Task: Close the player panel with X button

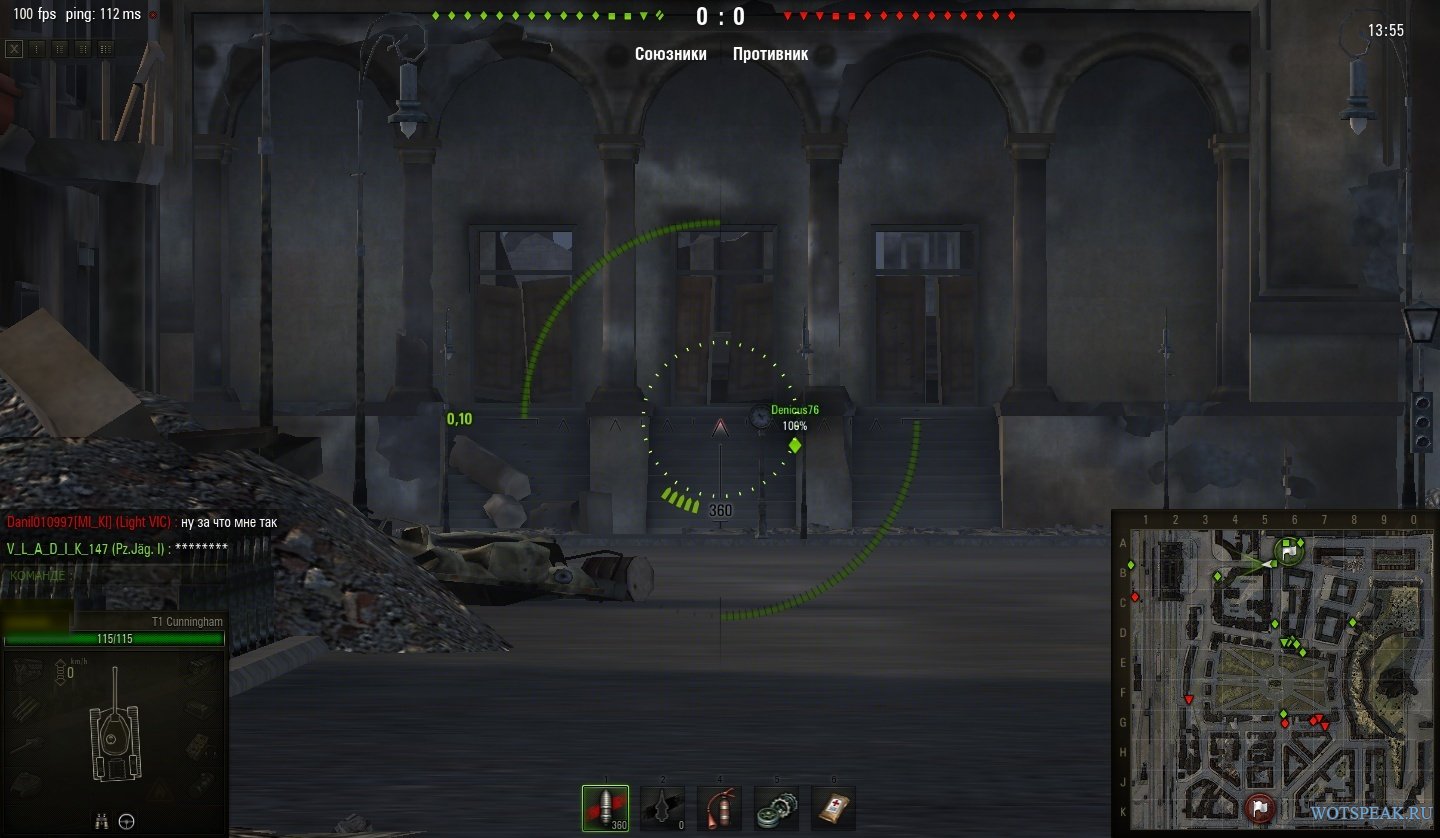Action: tap(14, 48)
